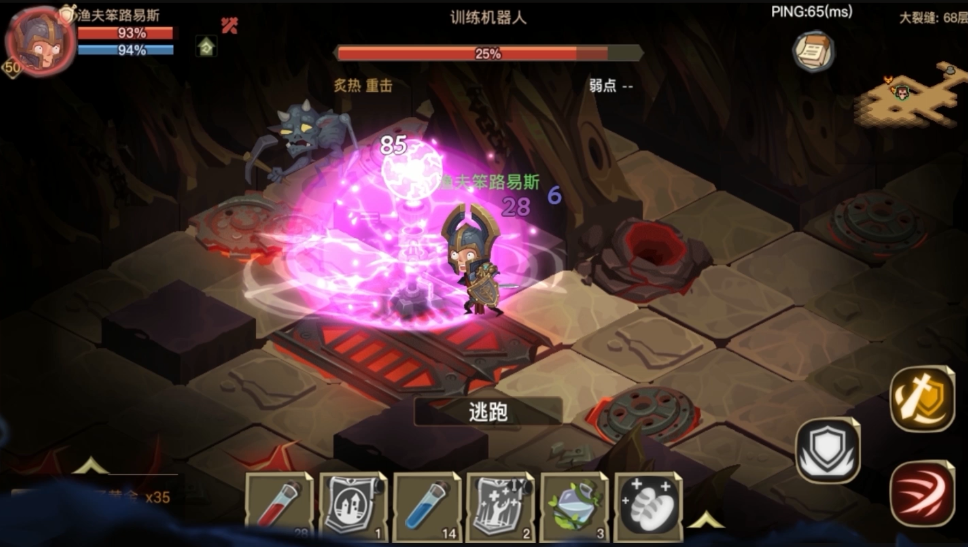
Task: Expand the chat panel up arrow
Action: 89,466
